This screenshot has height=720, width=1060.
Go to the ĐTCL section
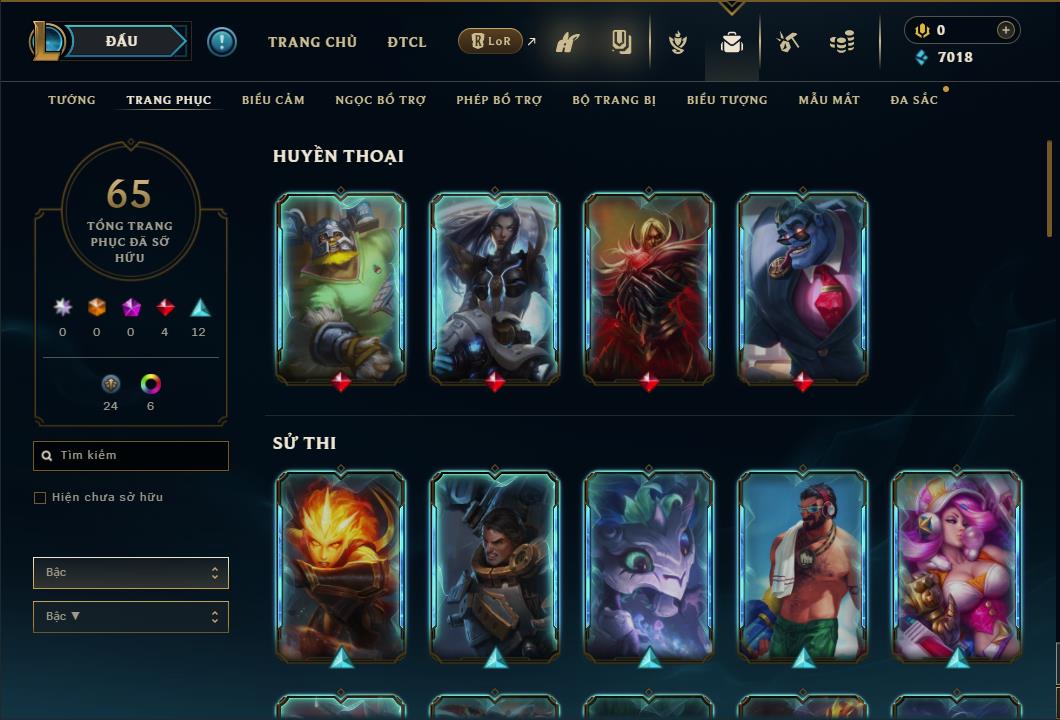tap(407, 42)
